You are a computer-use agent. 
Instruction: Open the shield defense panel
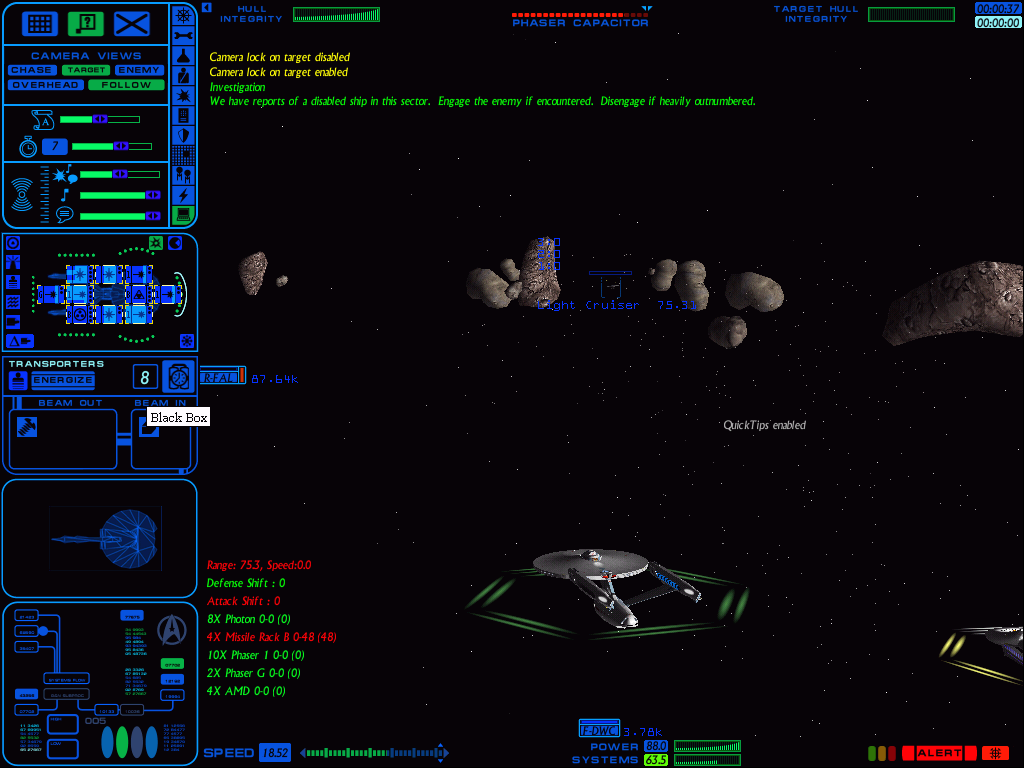click(183, 135)
